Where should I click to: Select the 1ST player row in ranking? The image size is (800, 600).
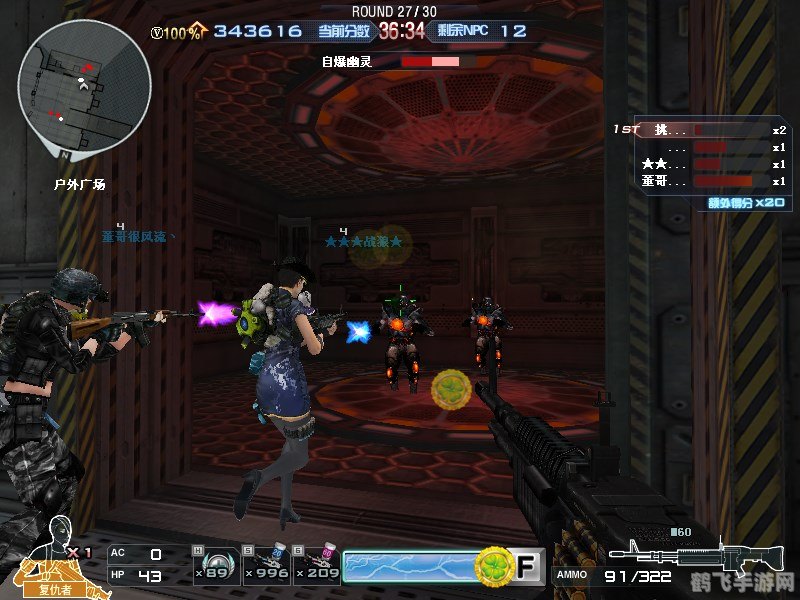tap(700, 130)
